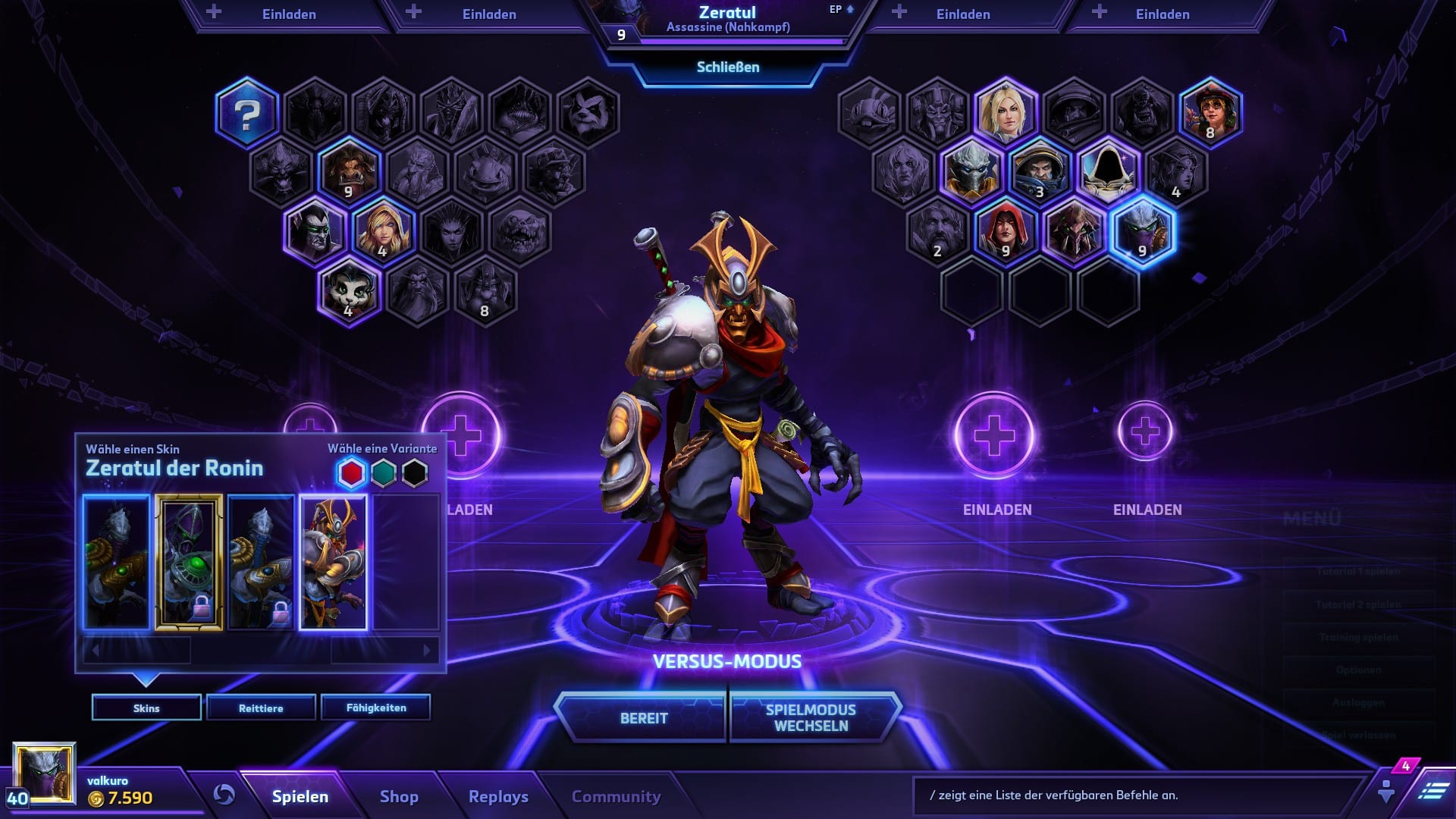Go to the Replays section
The height and width of the screenshot is (819, 1456).
[x=498, y=796]
